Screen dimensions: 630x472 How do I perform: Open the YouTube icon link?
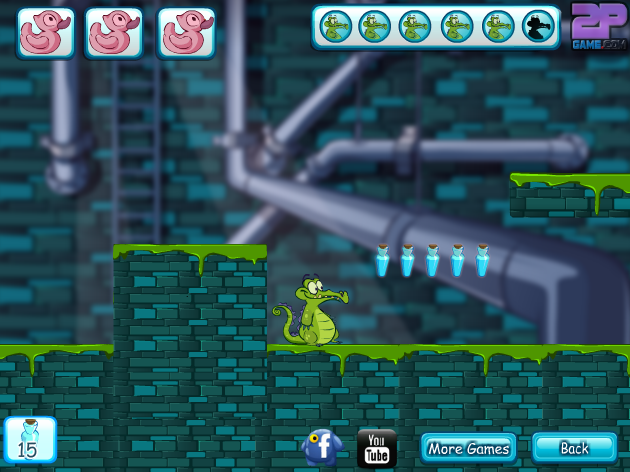click(377, 448)
